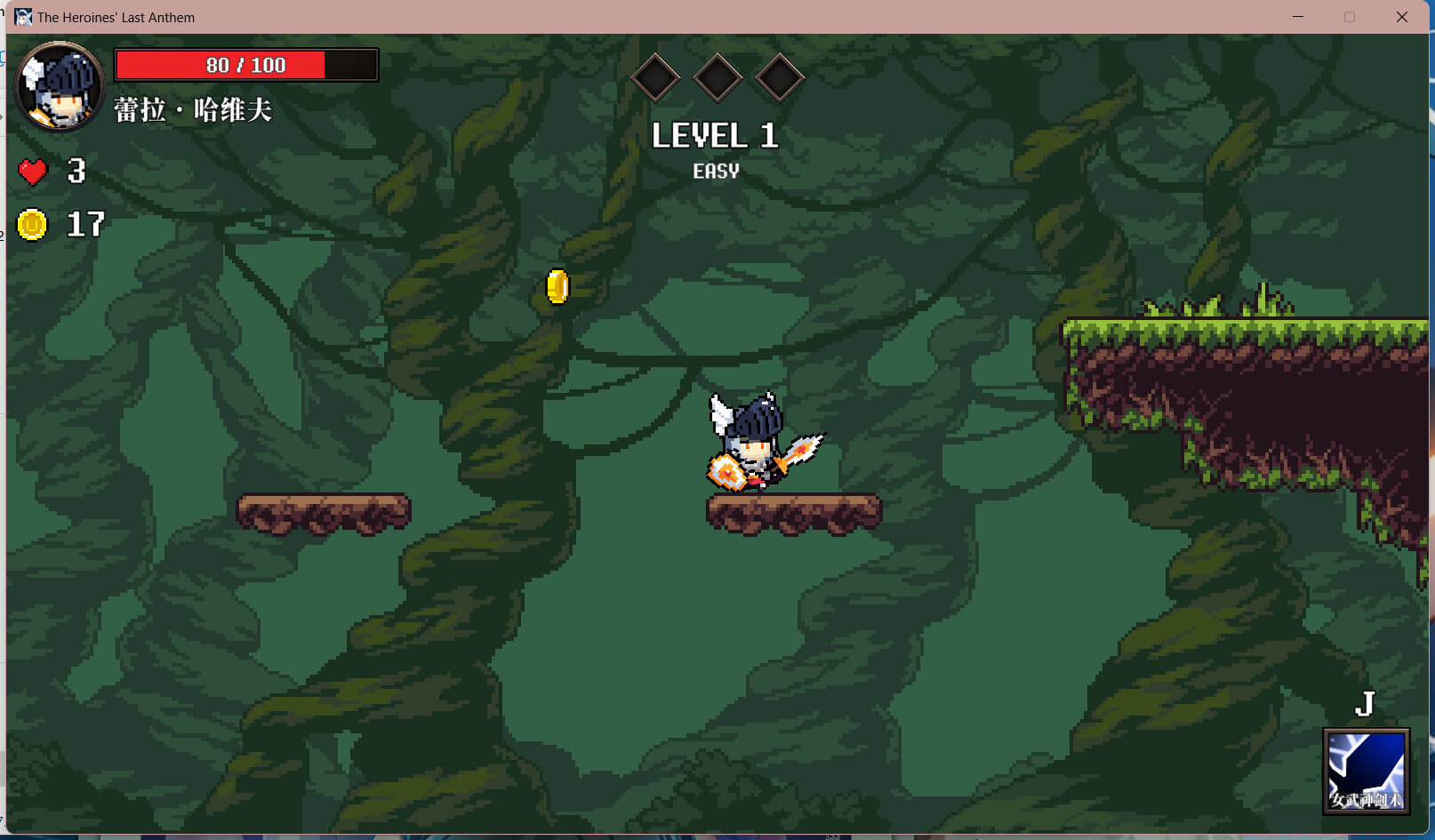This screenshot has height=840, width=1435.
Task: Close the game window
Action: coord(1401,17)
